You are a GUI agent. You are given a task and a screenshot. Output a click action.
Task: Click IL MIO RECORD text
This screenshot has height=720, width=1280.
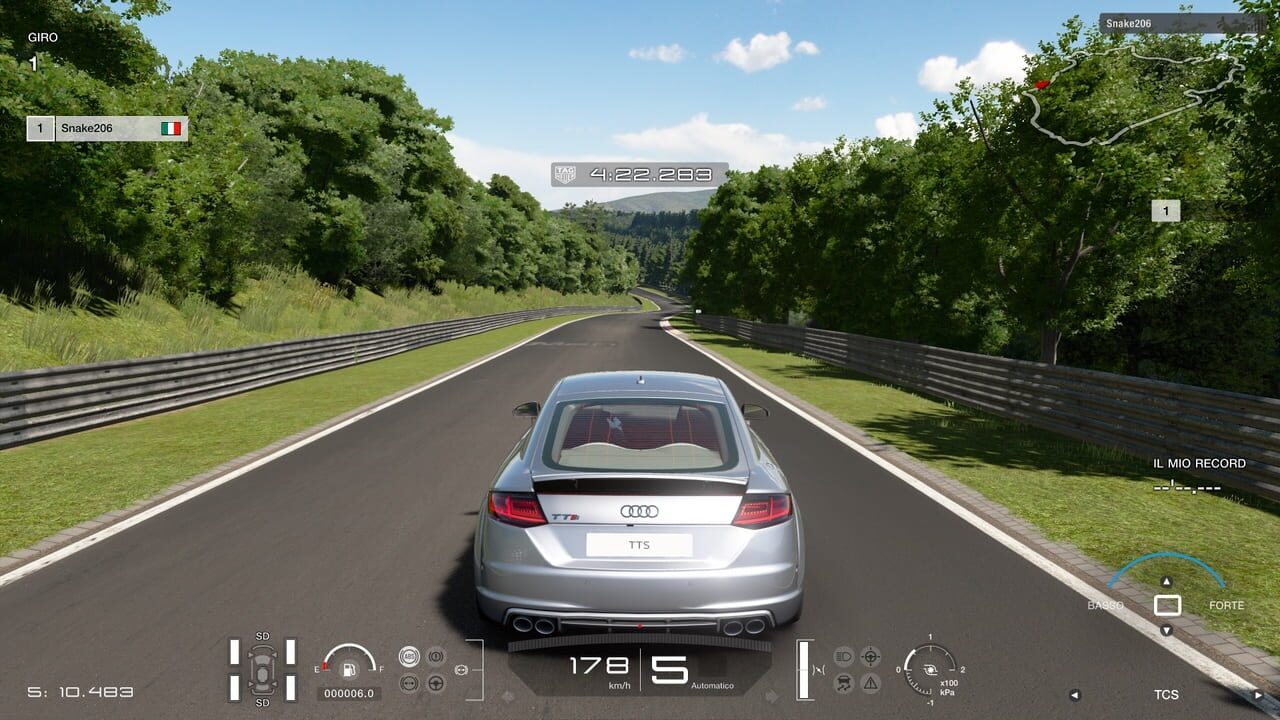1198,463
